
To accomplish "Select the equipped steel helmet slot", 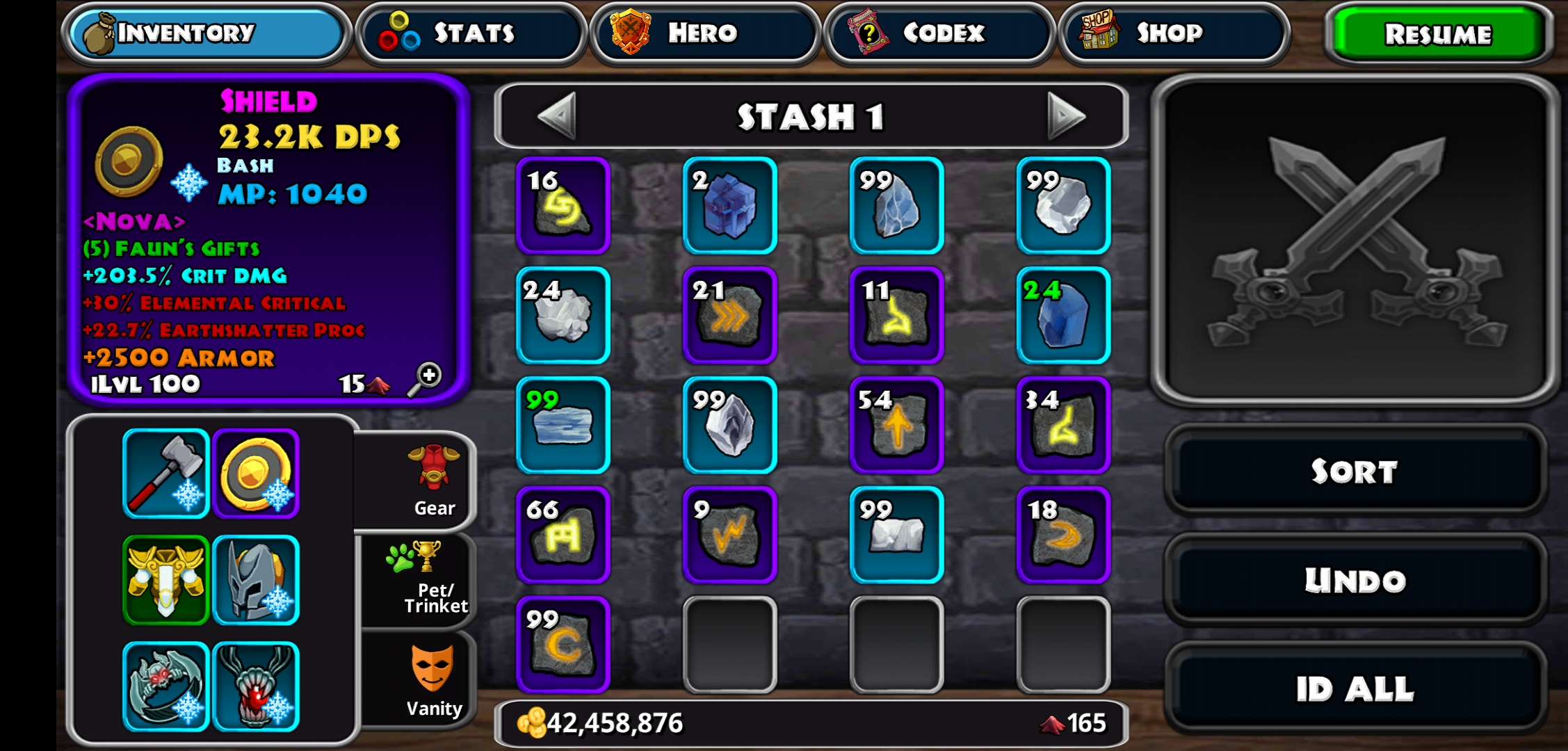I will 256,580.
